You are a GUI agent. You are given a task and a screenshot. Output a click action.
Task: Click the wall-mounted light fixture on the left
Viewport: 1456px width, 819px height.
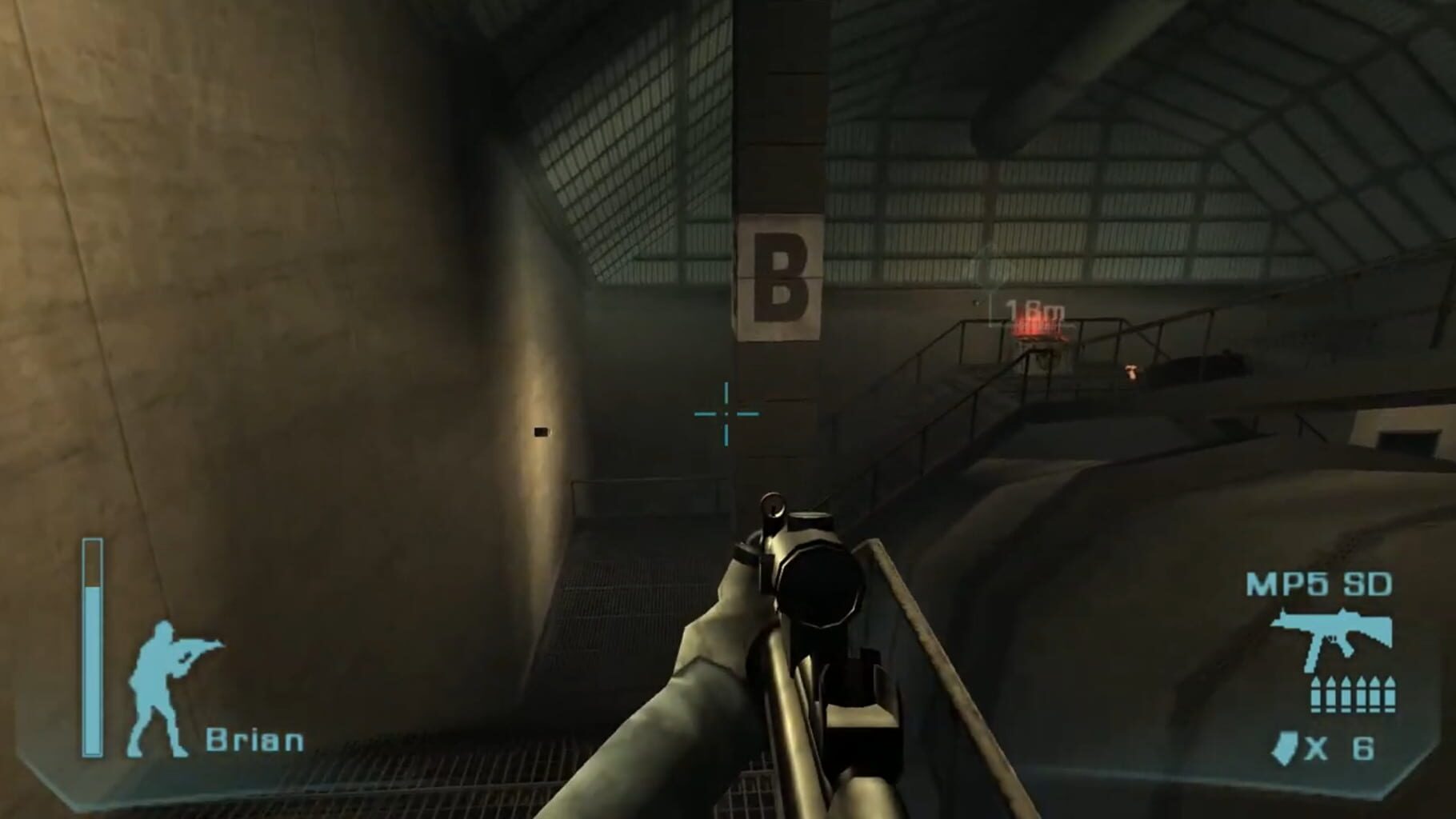[541, 432]
